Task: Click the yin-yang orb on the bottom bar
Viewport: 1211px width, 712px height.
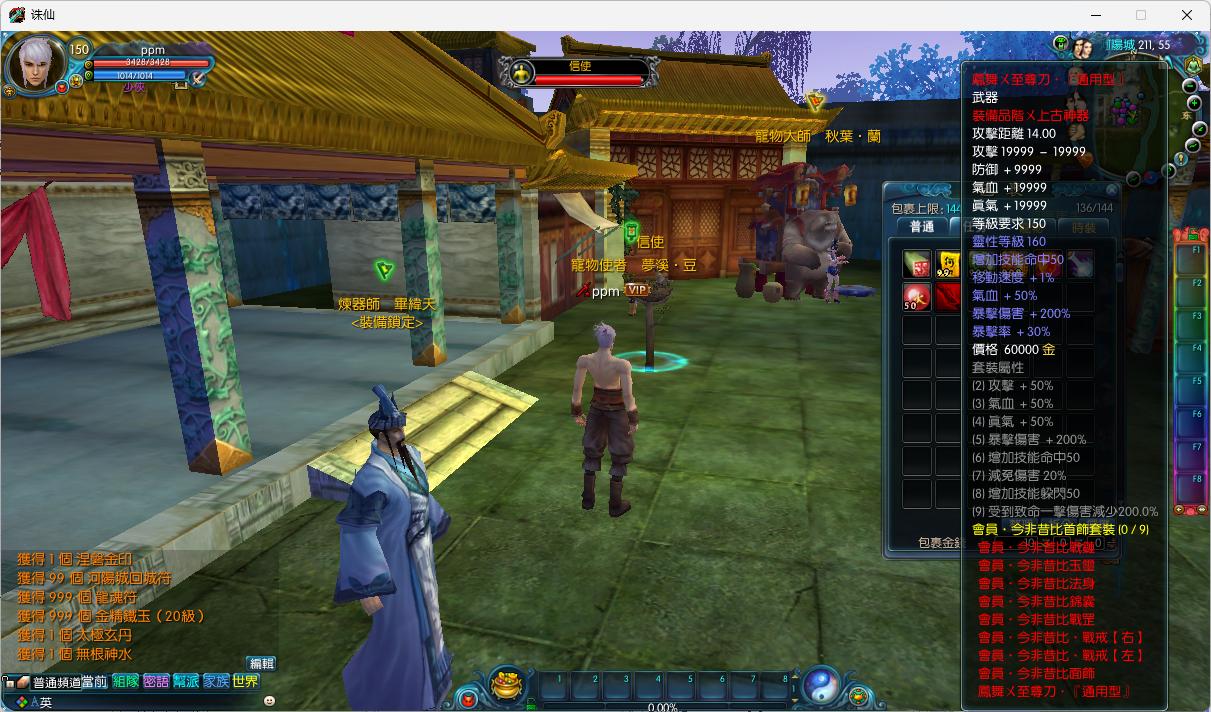Action: (x=820, y=685)
